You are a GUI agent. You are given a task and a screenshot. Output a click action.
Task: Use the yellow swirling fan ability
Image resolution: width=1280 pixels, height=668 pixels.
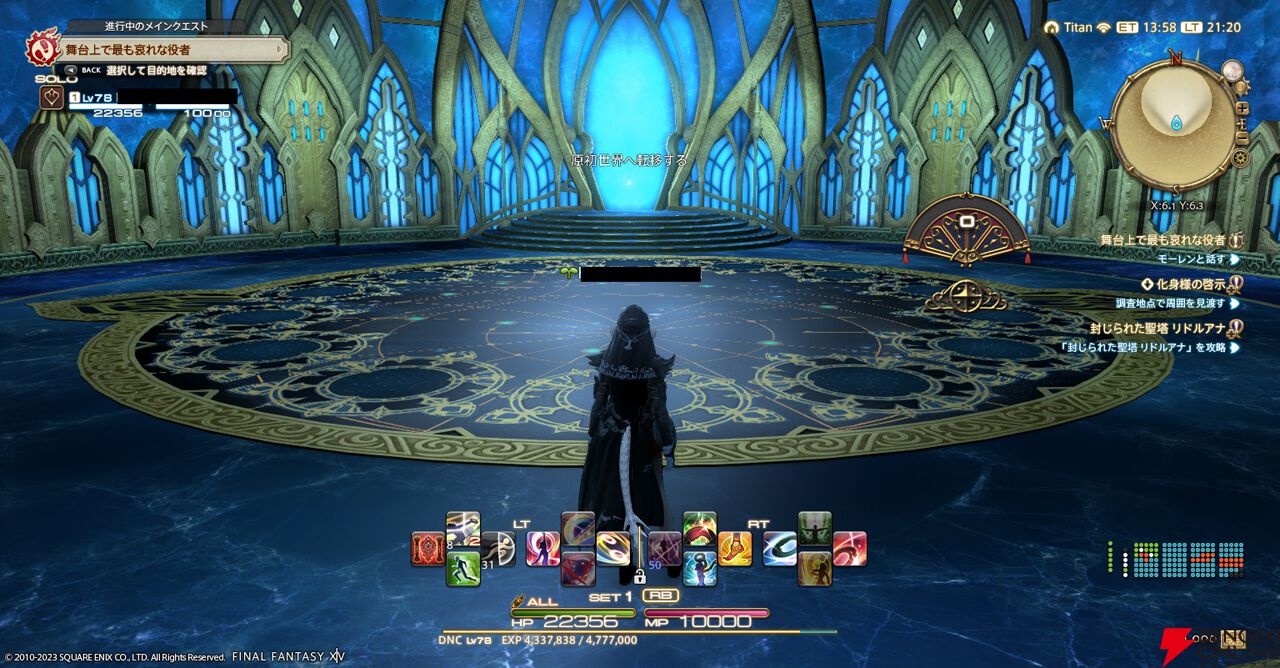point(613,548)
